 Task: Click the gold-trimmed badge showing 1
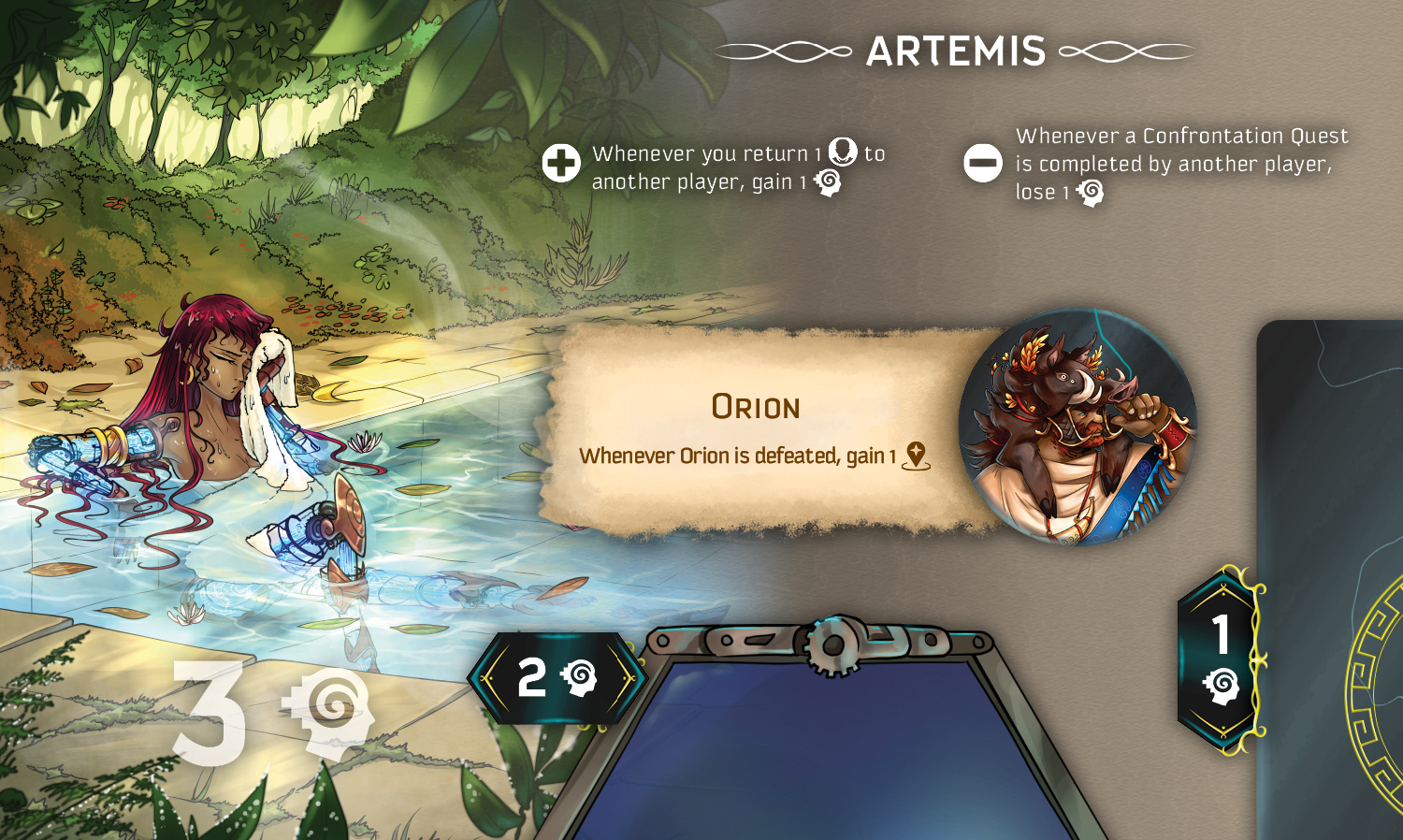click(x=1220, y=659)
